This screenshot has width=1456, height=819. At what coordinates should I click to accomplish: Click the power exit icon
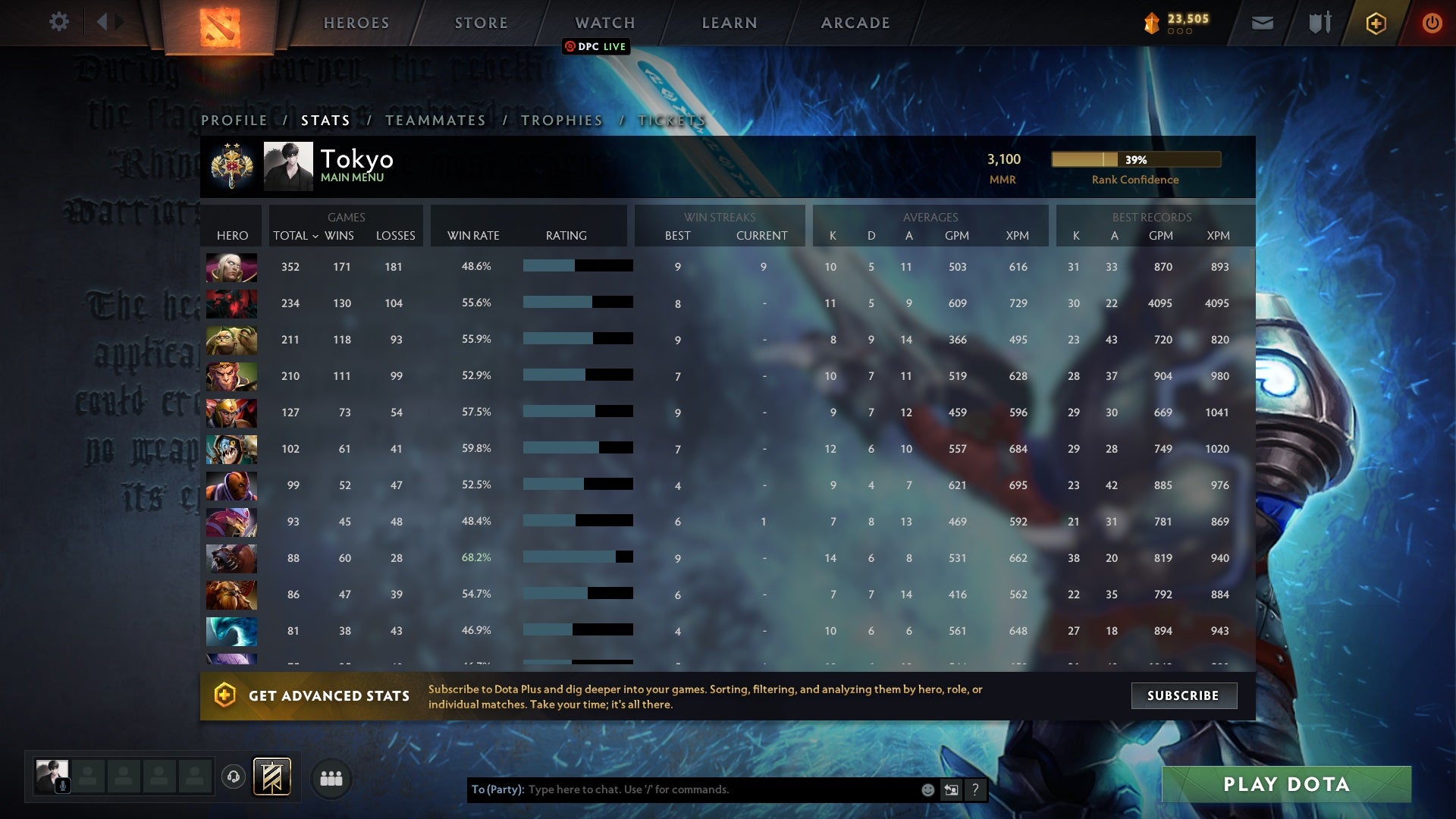pos(1432,23)
